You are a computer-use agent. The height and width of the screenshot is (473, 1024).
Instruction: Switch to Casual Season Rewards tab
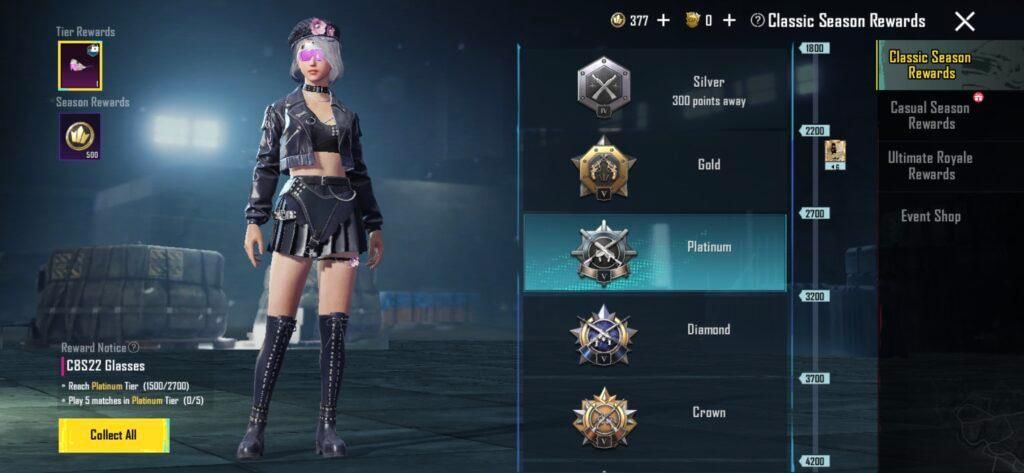(x=930, y=115)
